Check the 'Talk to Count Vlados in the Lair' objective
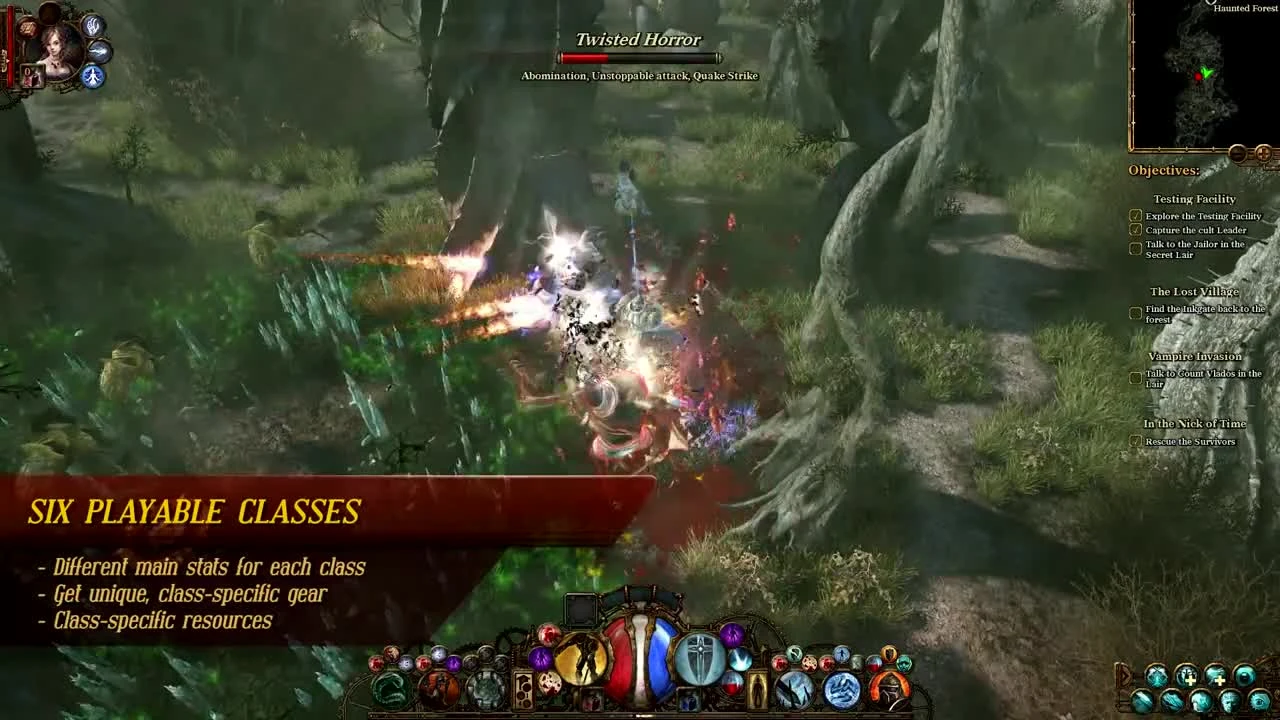The image size is (1280, 720). 1136,378
